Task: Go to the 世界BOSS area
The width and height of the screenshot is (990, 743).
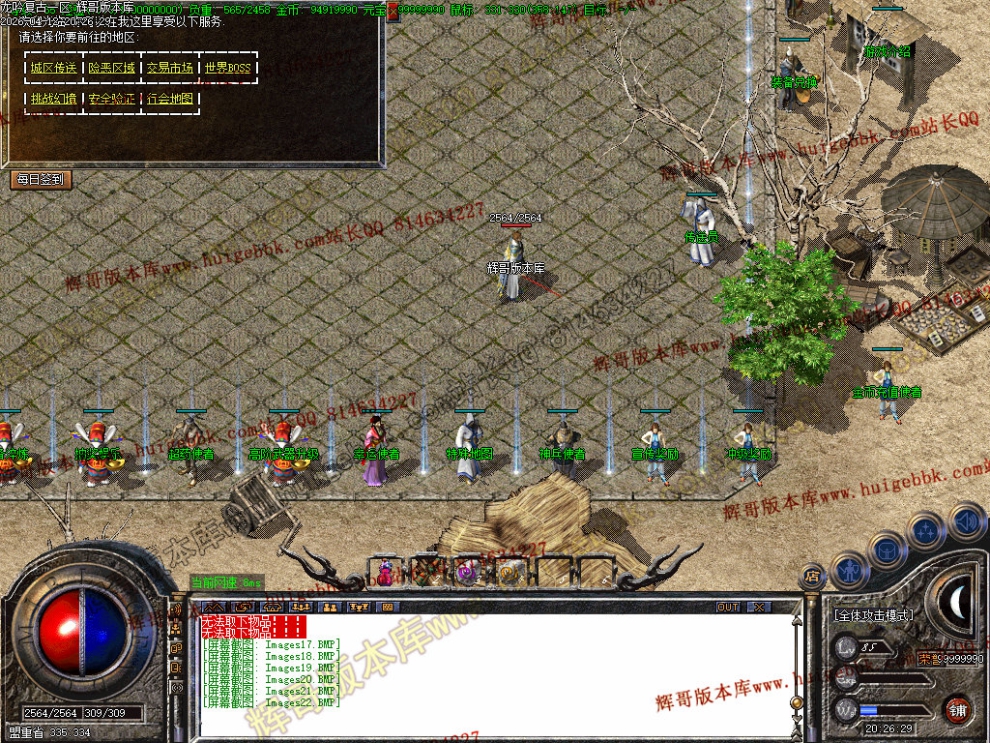Action: click(x=227, y=68)
